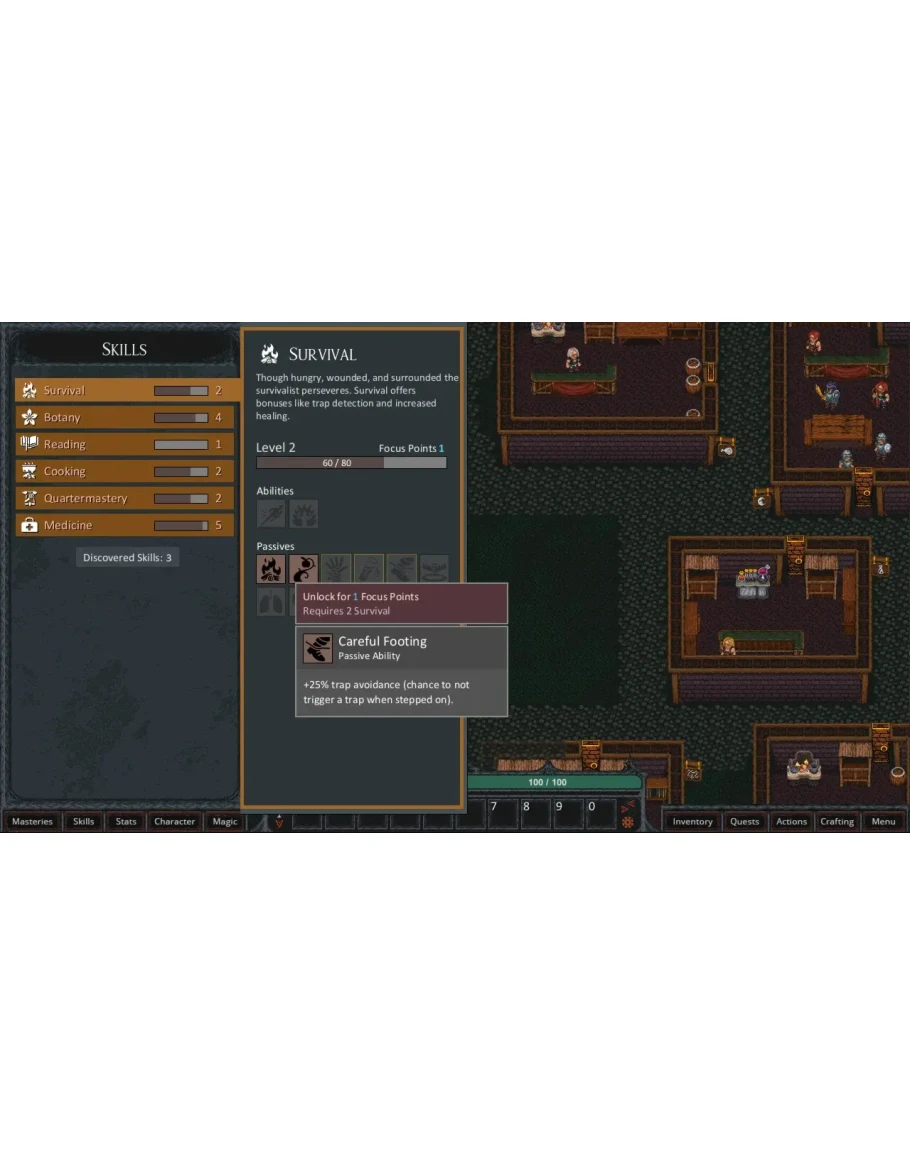Viewport: 910px width, 1155px height.
Task: Select the campfire passive icon
Action: tap(271, 569)
